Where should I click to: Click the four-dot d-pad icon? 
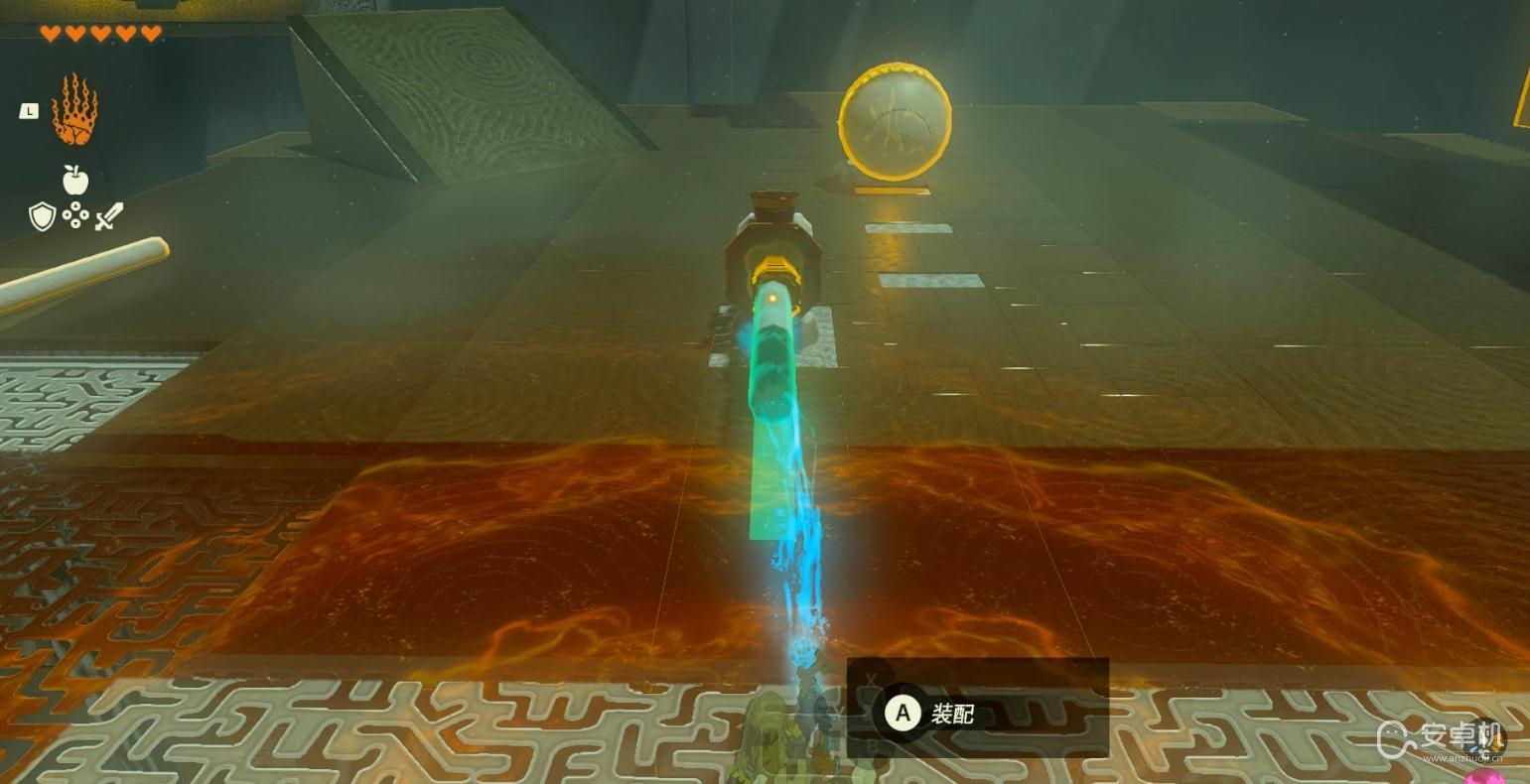(x=75, y=215)
